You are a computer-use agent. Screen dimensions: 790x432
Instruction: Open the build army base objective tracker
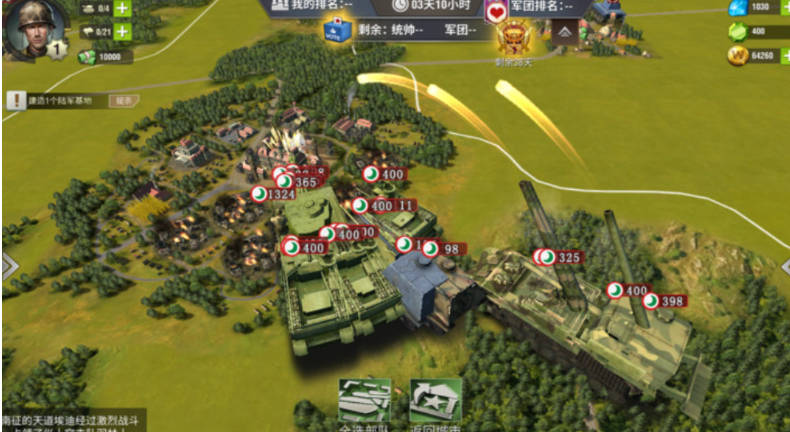click(58, 100)
